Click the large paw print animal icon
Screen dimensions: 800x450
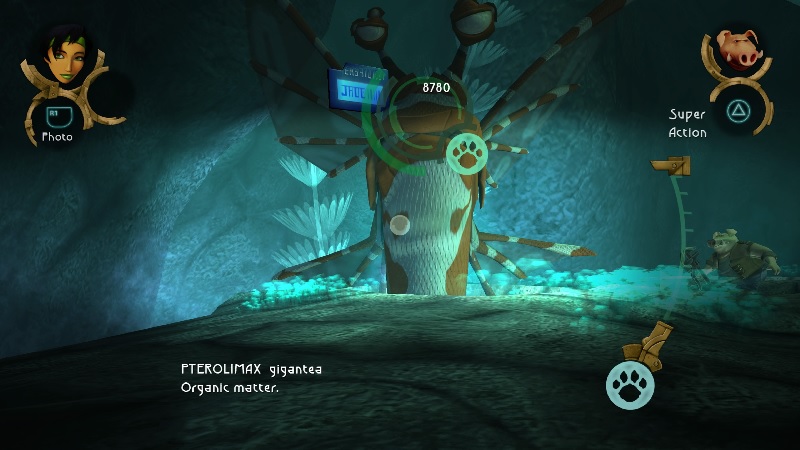pyautogui.click(x=631, y=384)
